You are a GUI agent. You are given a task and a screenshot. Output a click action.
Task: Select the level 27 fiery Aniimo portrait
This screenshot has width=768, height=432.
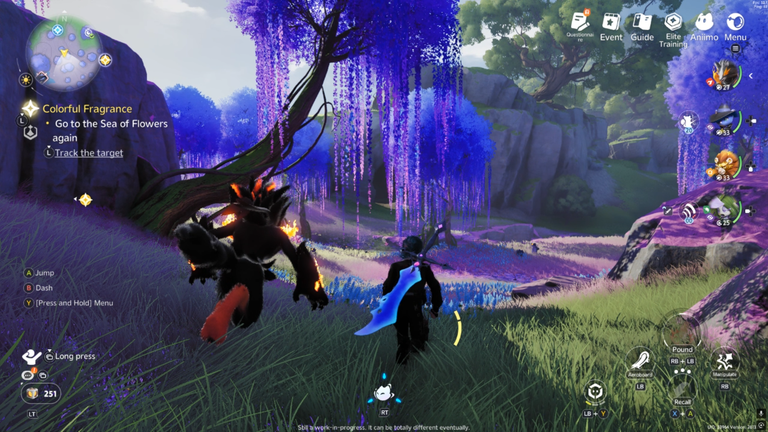coord(726,74)
